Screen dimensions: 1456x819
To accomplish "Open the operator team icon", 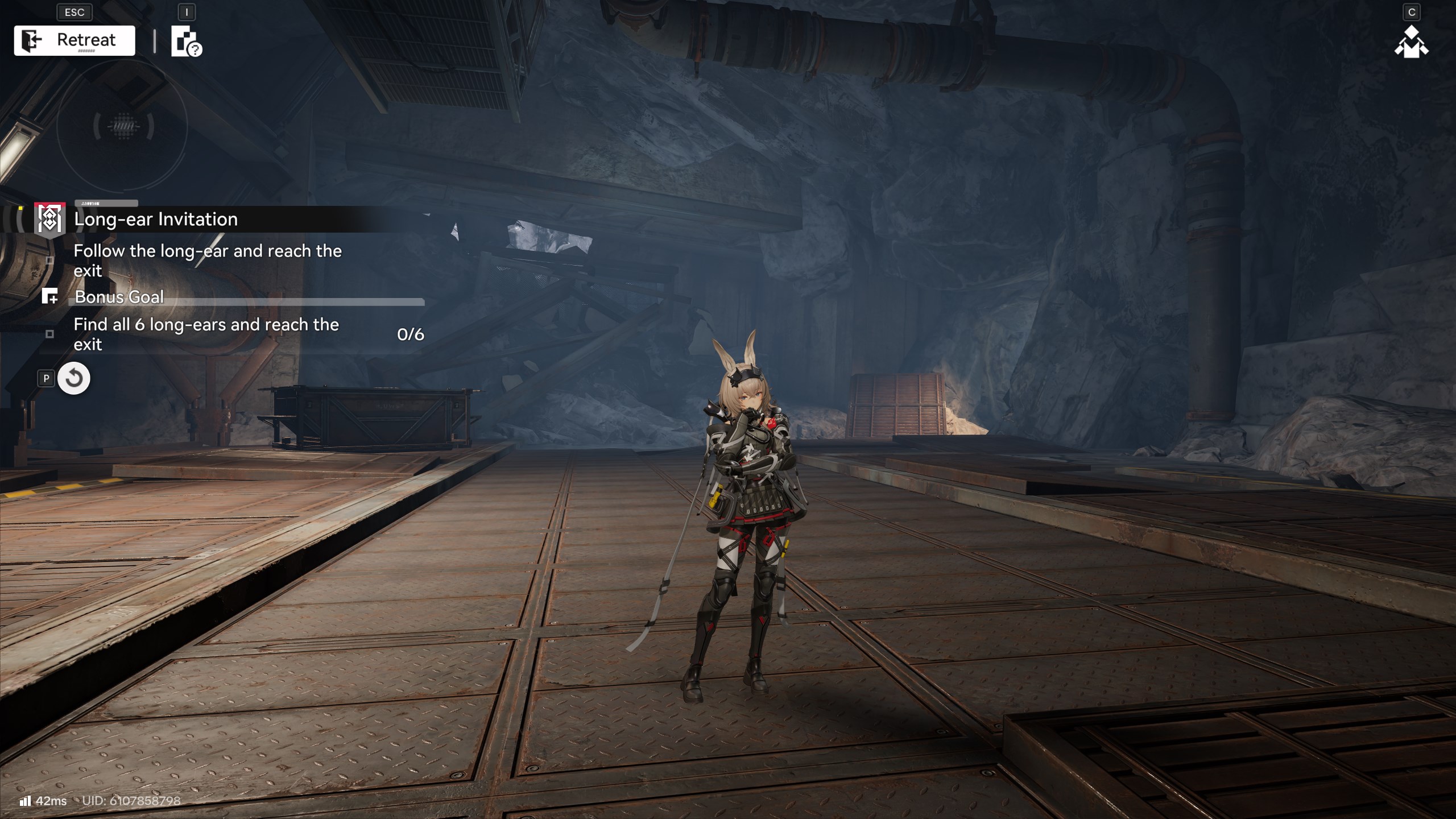I will [1411, 43].
